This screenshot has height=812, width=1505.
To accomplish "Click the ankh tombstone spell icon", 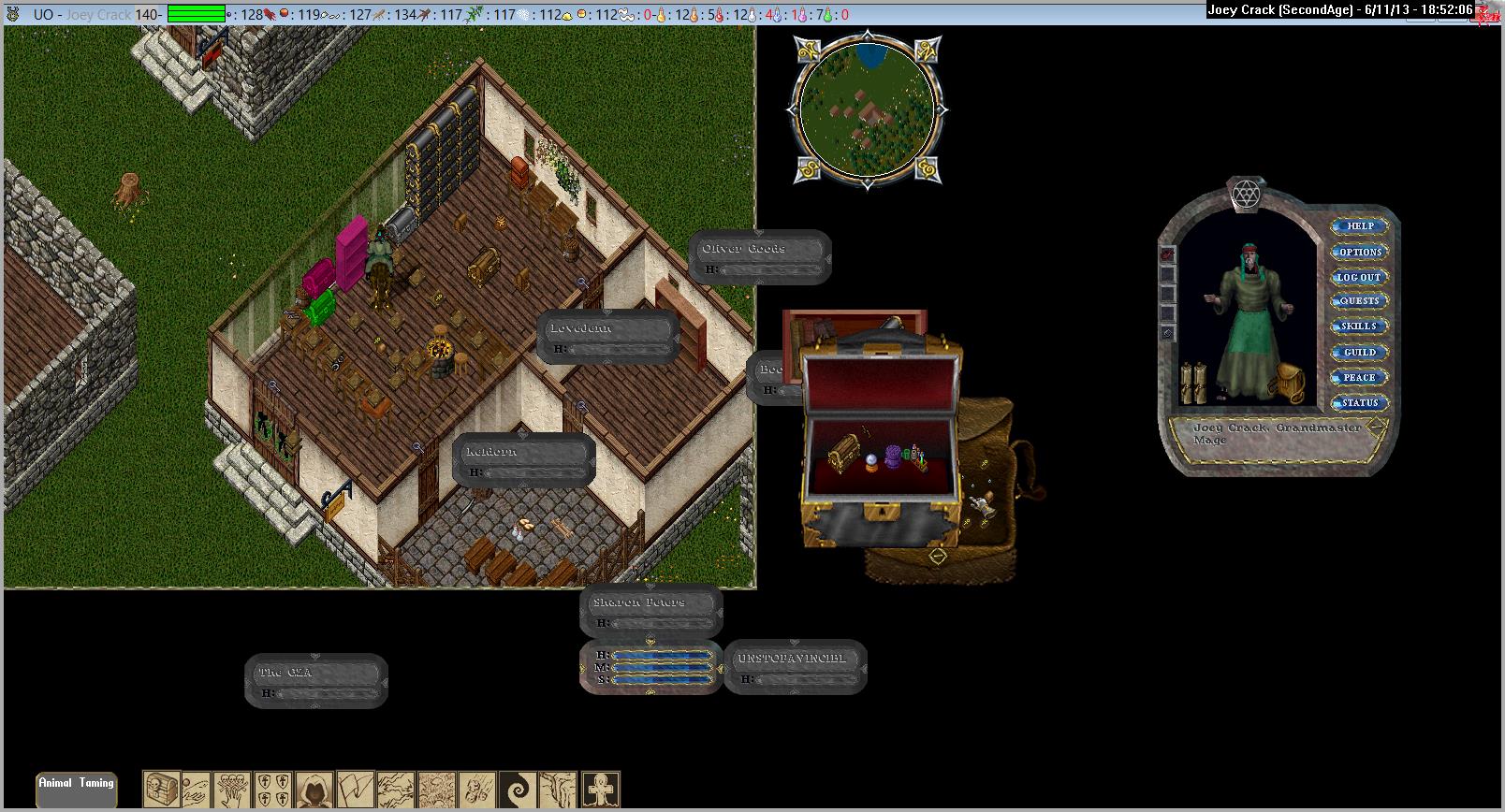I will click(x=600, y=790).
